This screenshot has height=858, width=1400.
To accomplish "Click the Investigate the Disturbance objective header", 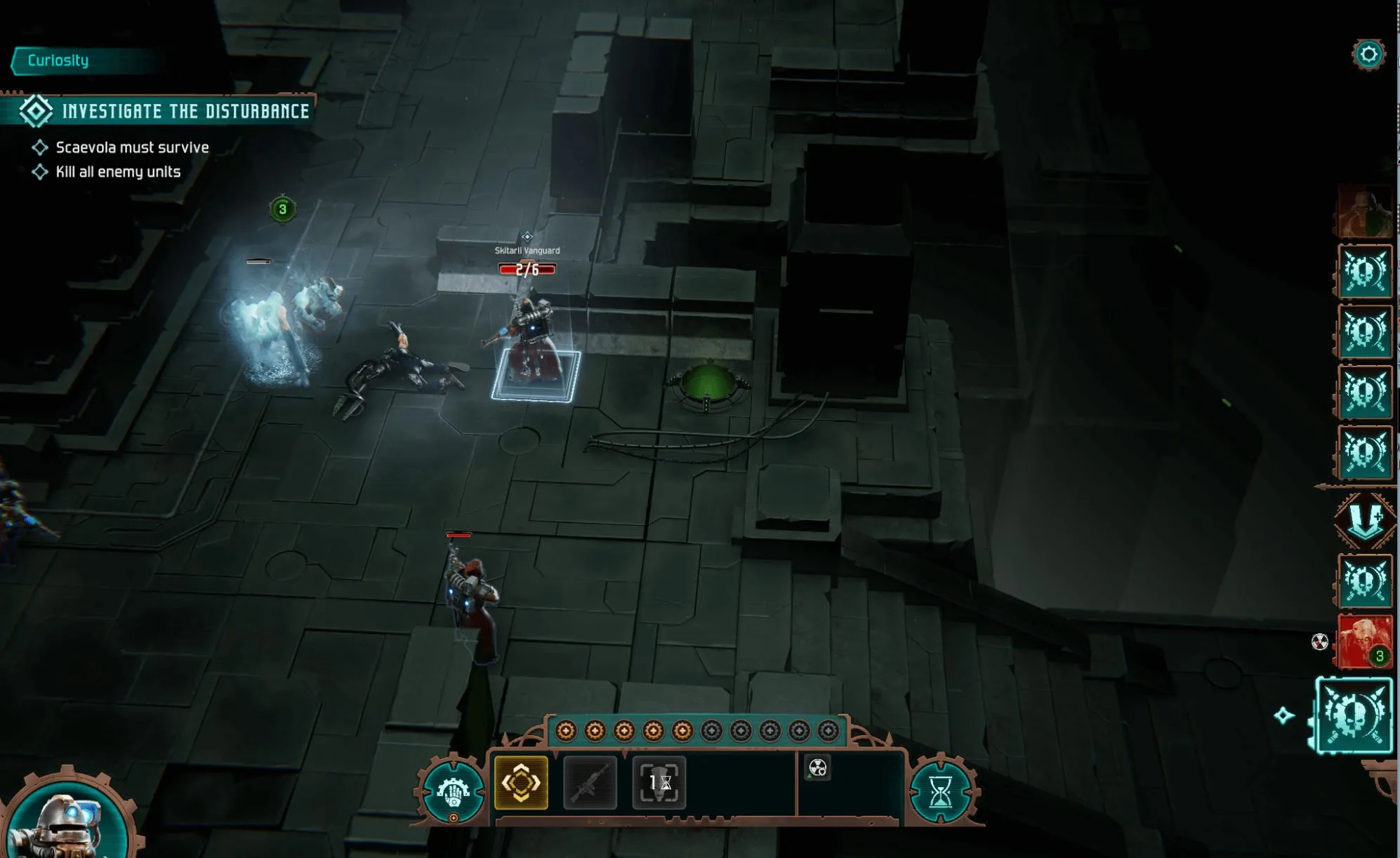I will 185,111.
